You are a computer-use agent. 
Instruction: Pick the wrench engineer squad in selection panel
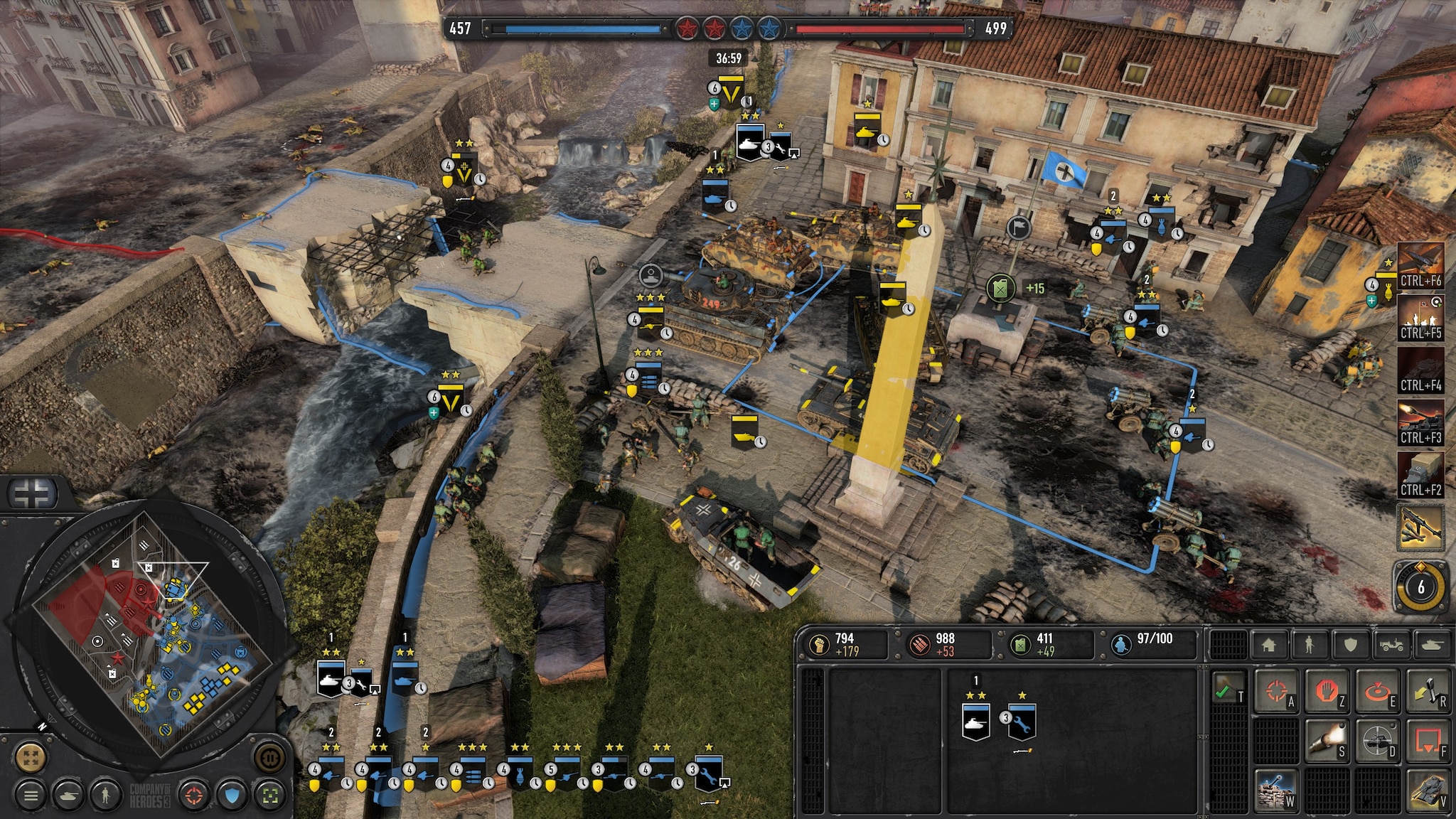coord(1022,722)
